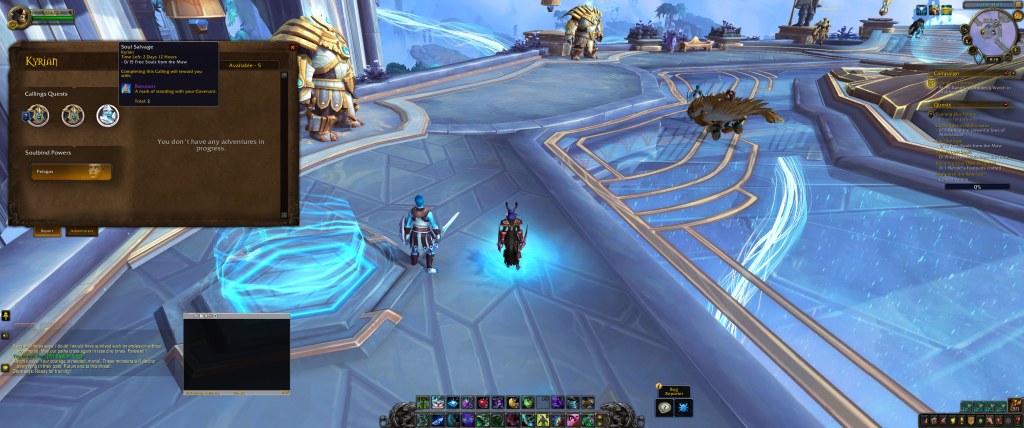Switch to the Adventures tab
The height and width of the screenshot is (428, 1024).
pyautogui.click(x=81, y=231)
